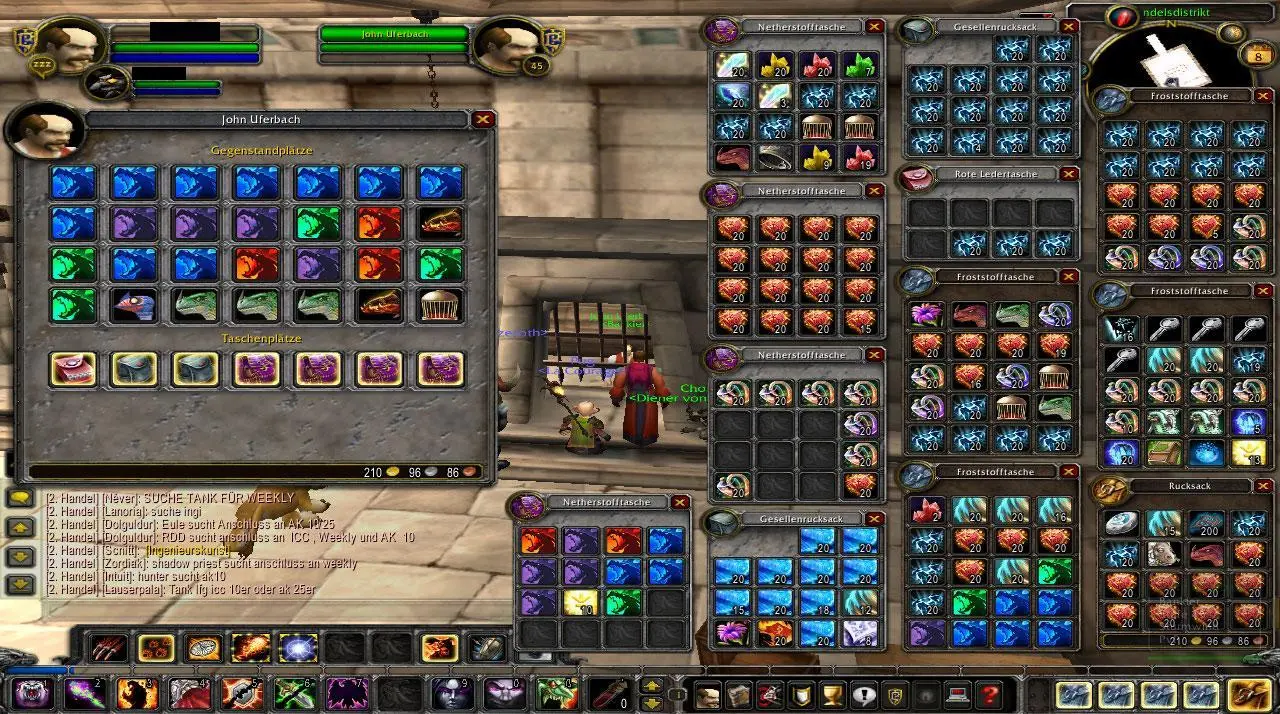Close the Rucksack bag window
This screenshot has width=1280, height=714.
1263,486
